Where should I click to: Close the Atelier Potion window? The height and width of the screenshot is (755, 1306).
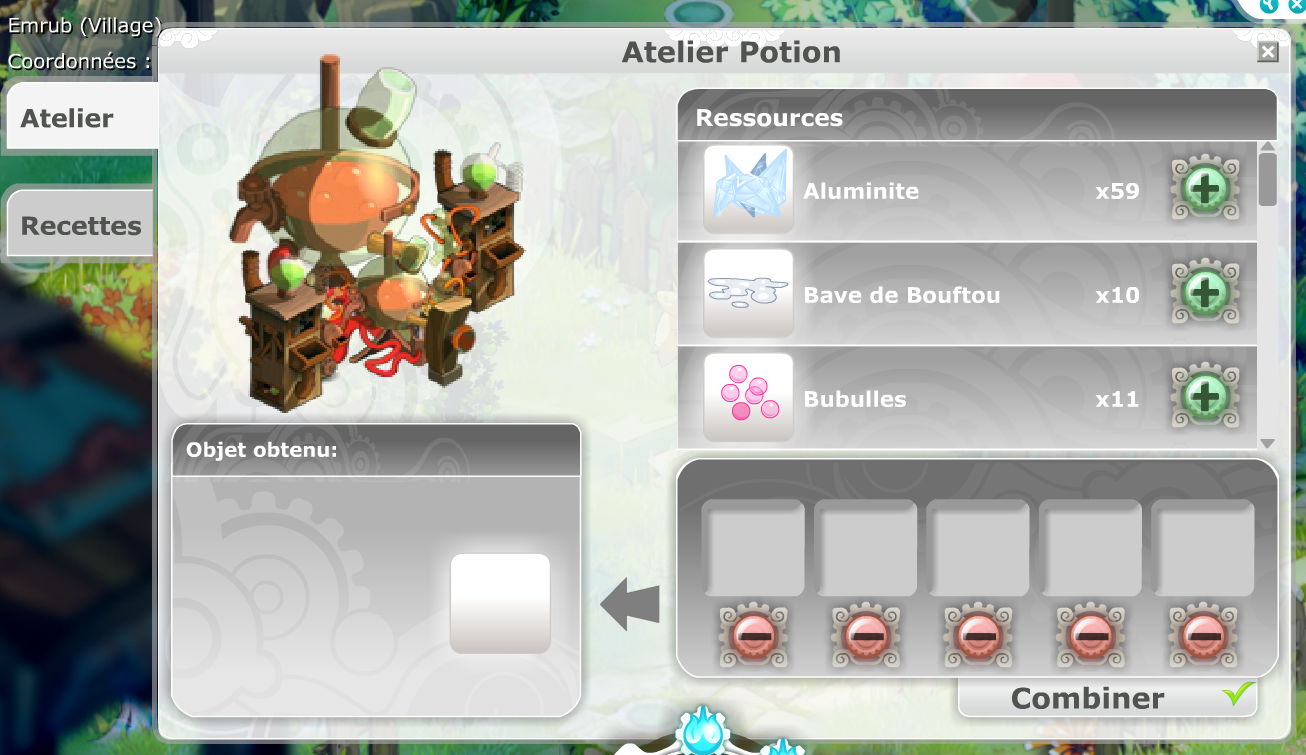[x=1268, y=52]
